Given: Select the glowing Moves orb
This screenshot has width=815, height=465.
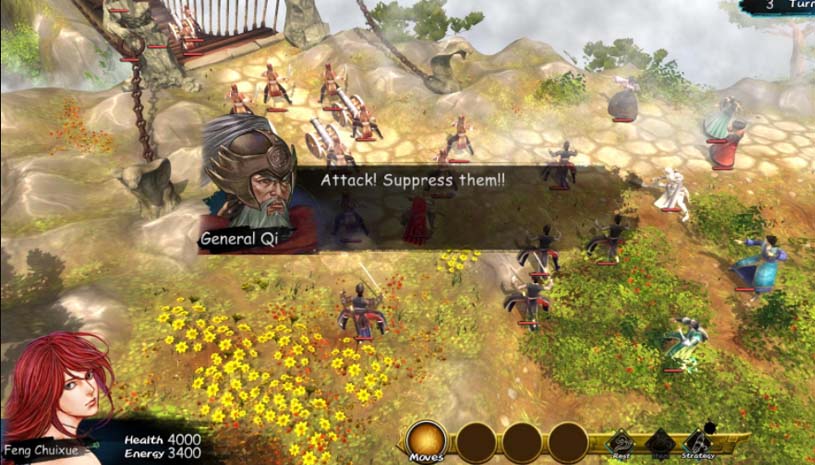Looking at the screenshot, I should pyautogui.click(x=427, y=440).
